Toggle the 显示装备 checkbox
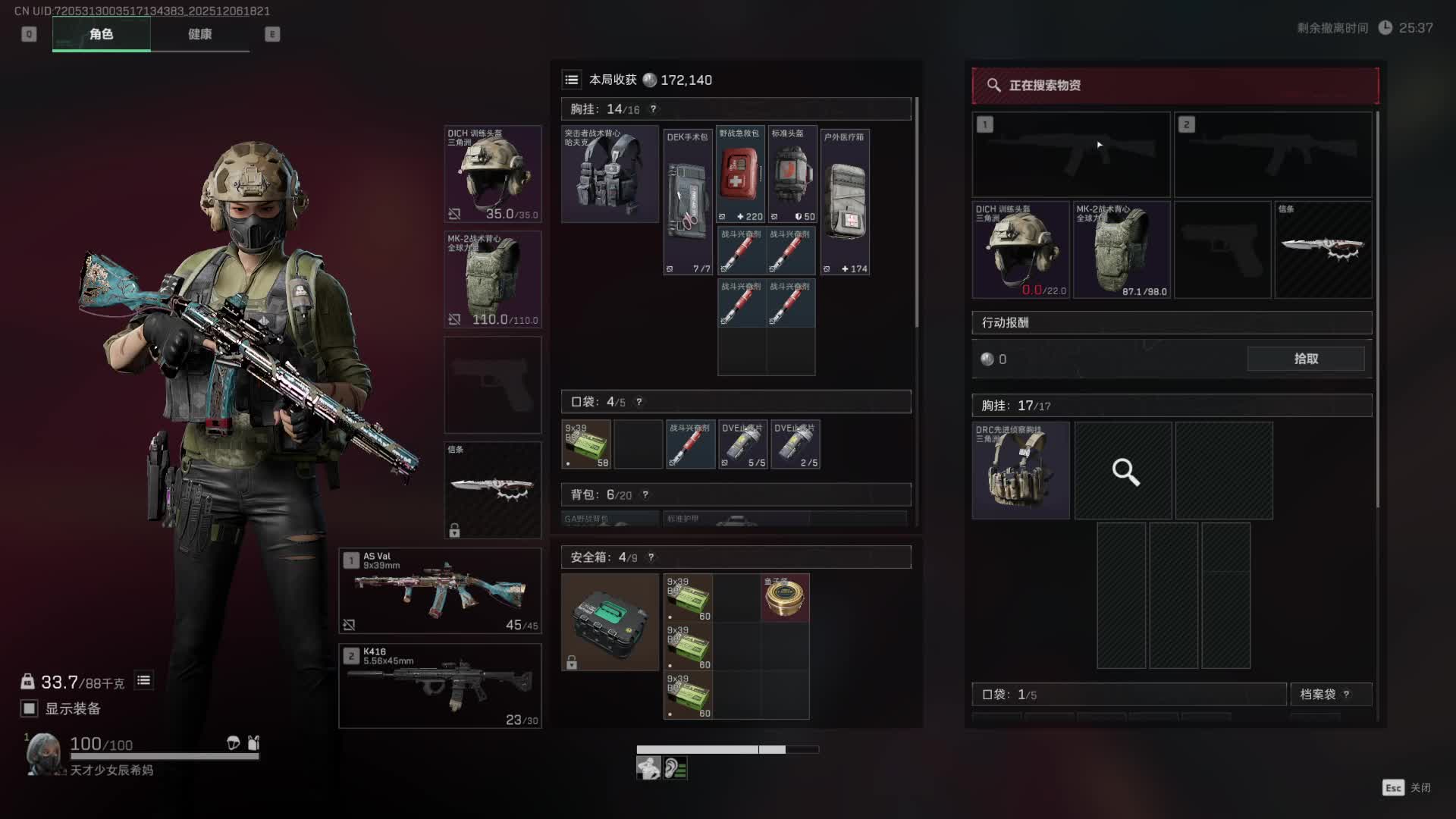The image size is (1456, 819). click(x=30, y=708)
